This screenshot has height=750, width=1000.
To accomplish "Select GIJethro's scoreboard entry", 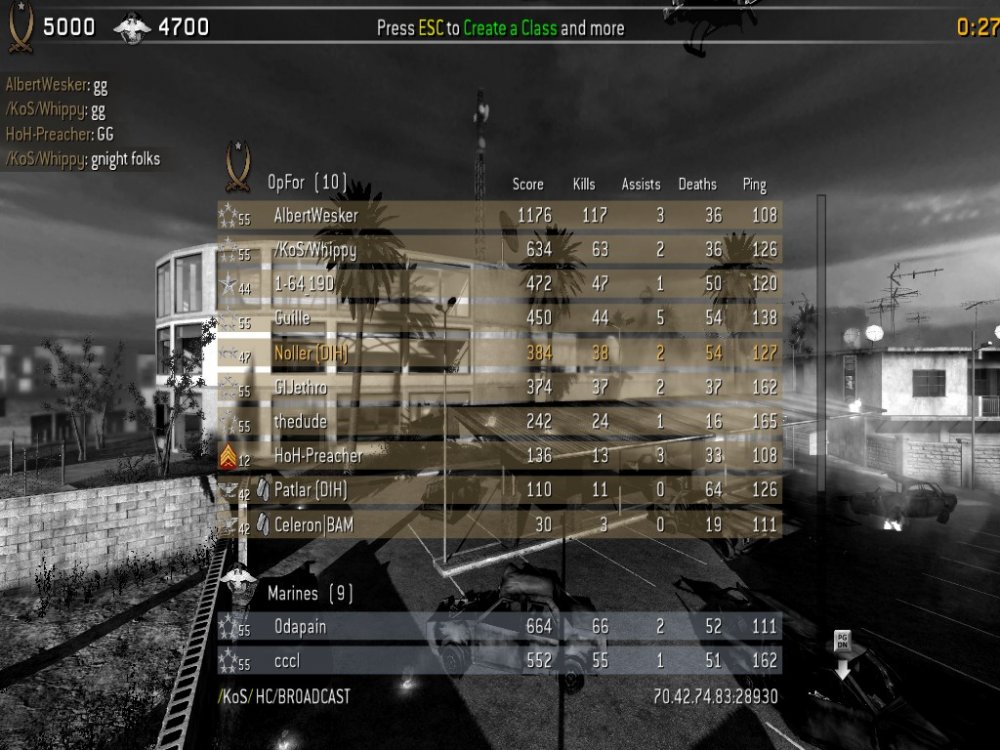I will tap(498, 388).
